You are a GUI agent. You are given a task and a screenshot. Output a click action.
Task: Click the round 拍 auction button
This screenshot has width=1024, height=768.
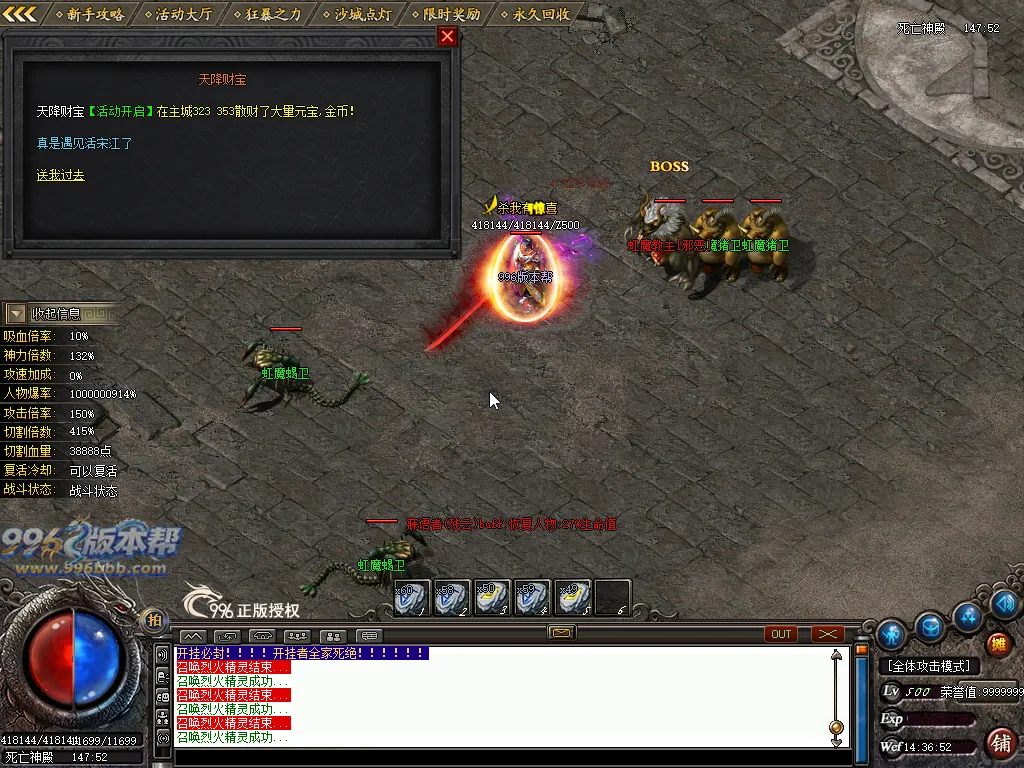[x=153, y=619]
